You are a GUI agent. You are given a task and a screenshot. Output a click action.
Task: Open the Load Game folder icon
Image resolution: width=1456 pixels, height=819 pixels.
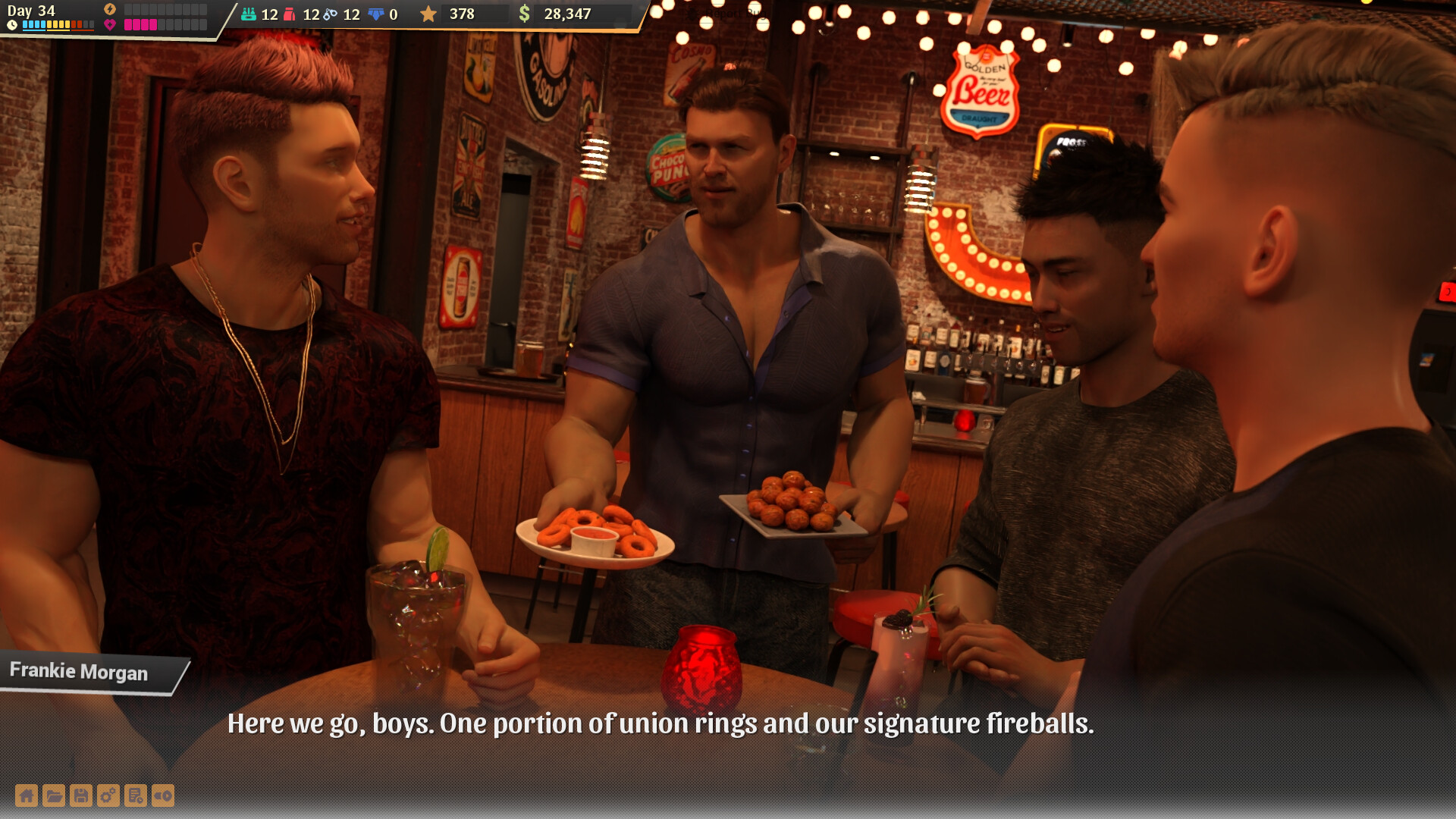click(54, 795)
